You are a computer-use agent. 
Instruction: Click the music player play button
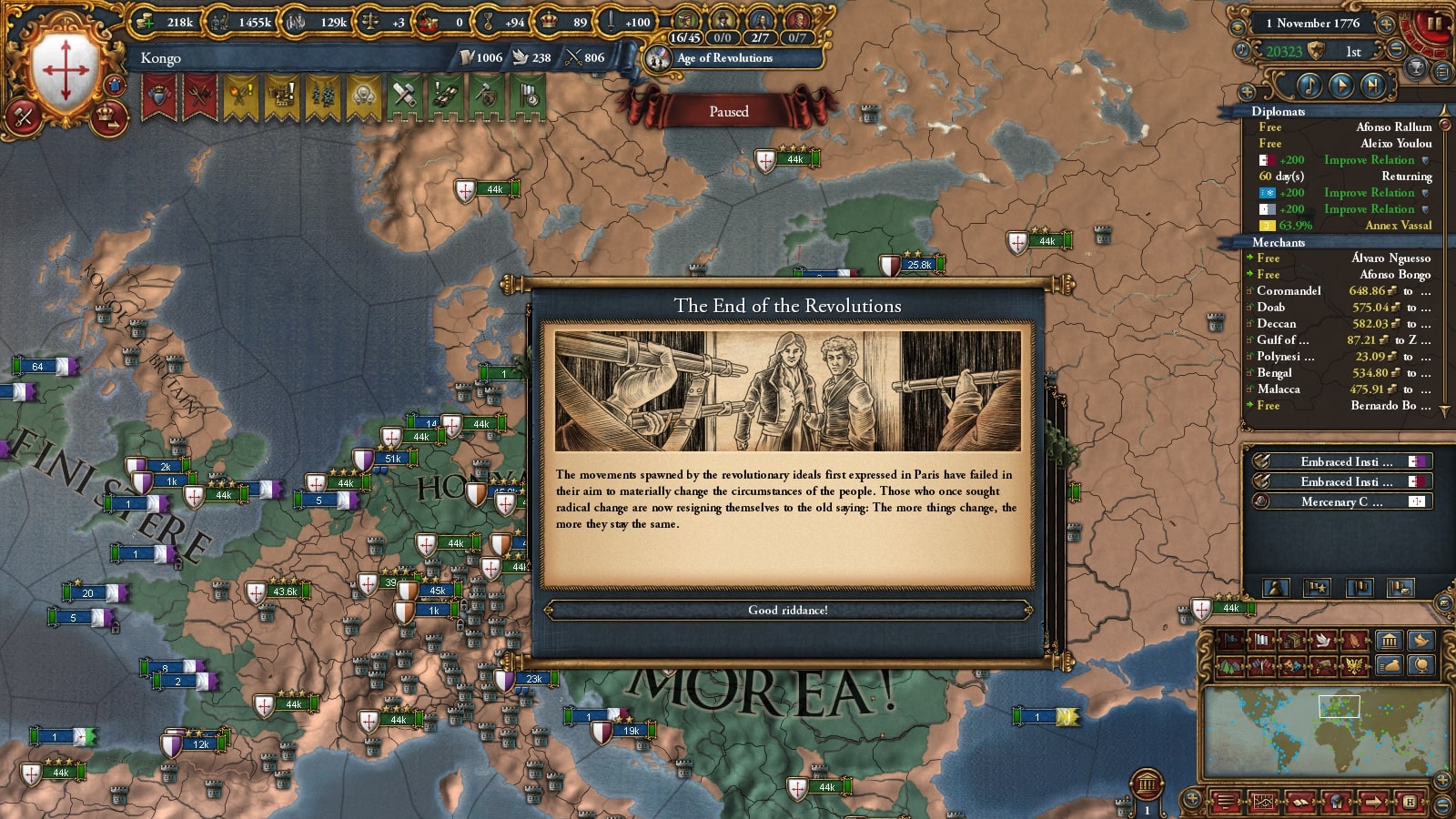click(1340, 86)
